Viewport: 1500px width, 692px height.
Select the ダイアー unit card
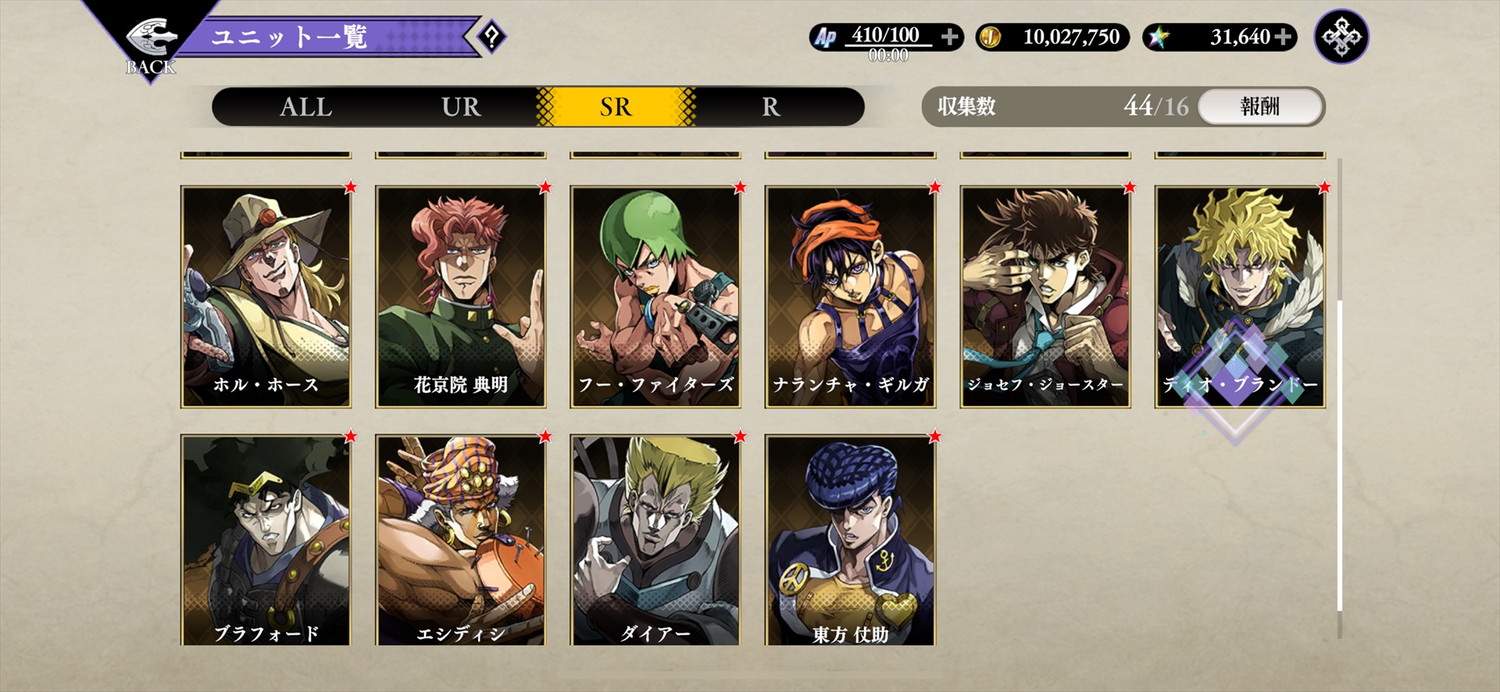click(x=656, y=540)
